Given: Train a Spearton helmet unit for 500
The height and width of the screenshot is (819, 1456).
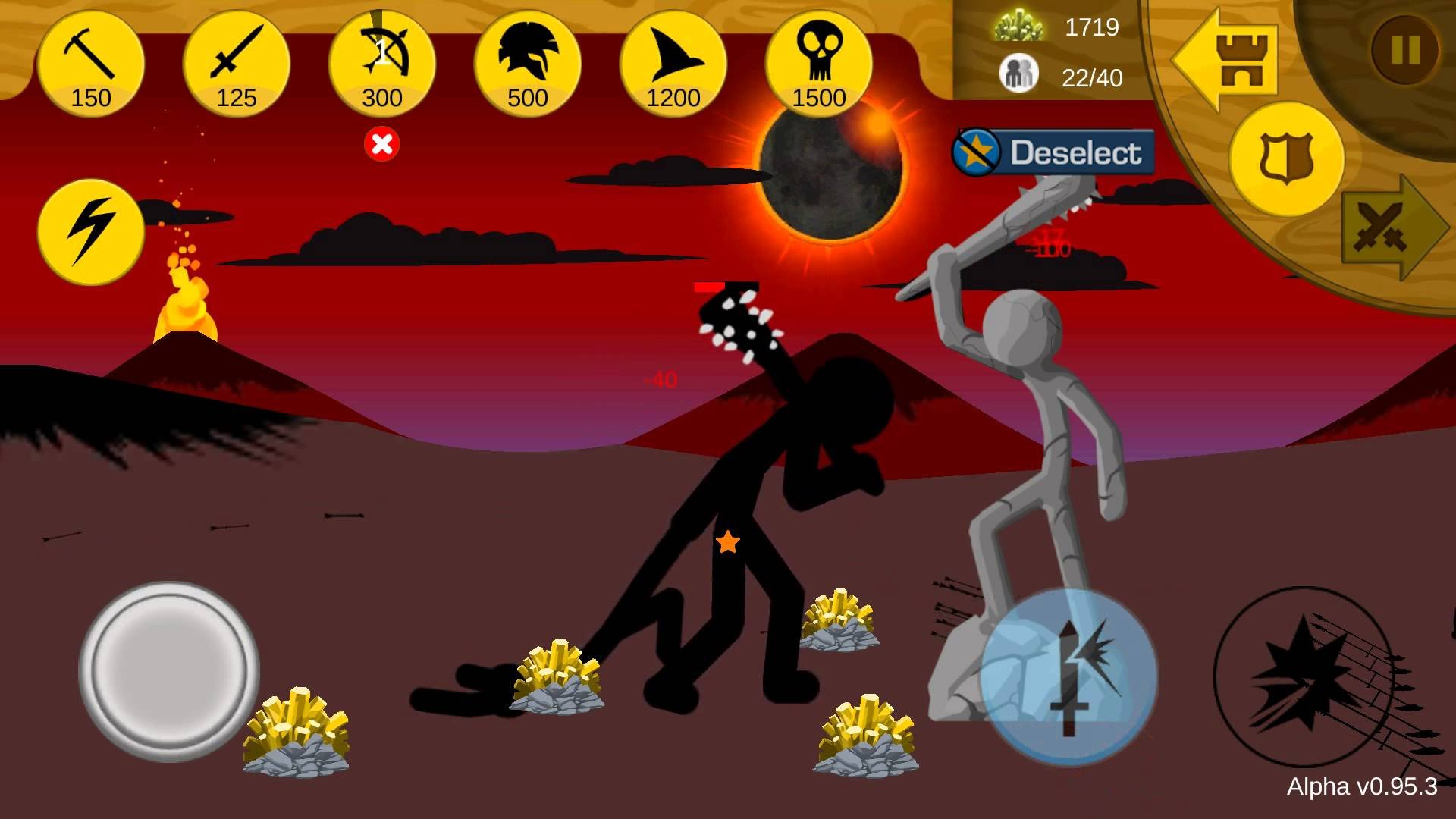Looking at the screenshot, I should coord(528,64).
